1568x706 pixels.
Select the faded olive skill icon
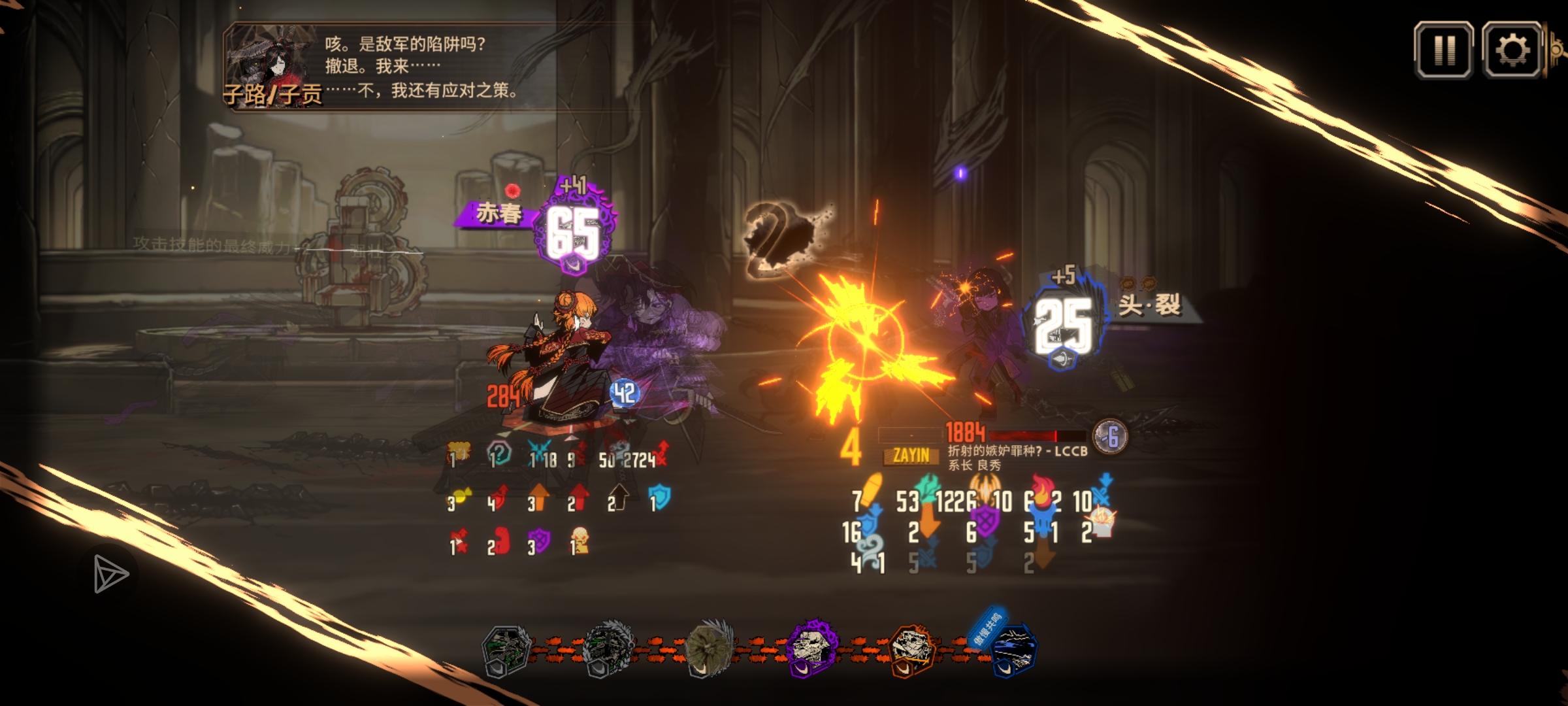tap(710, 647)
